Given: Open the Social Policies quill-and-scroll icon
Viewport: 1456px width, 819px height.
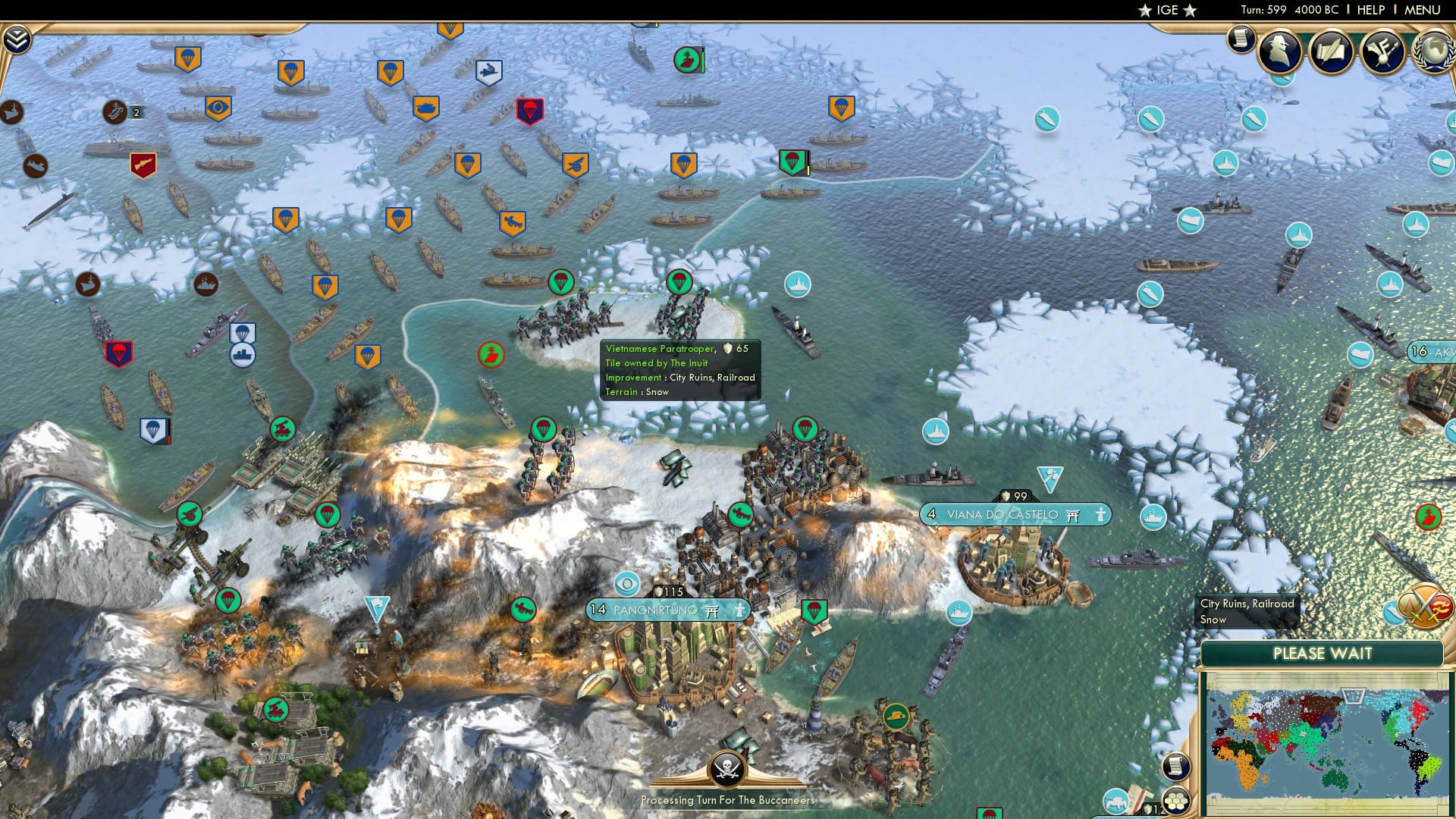Looking at the screenshot, I should 1332,52.
